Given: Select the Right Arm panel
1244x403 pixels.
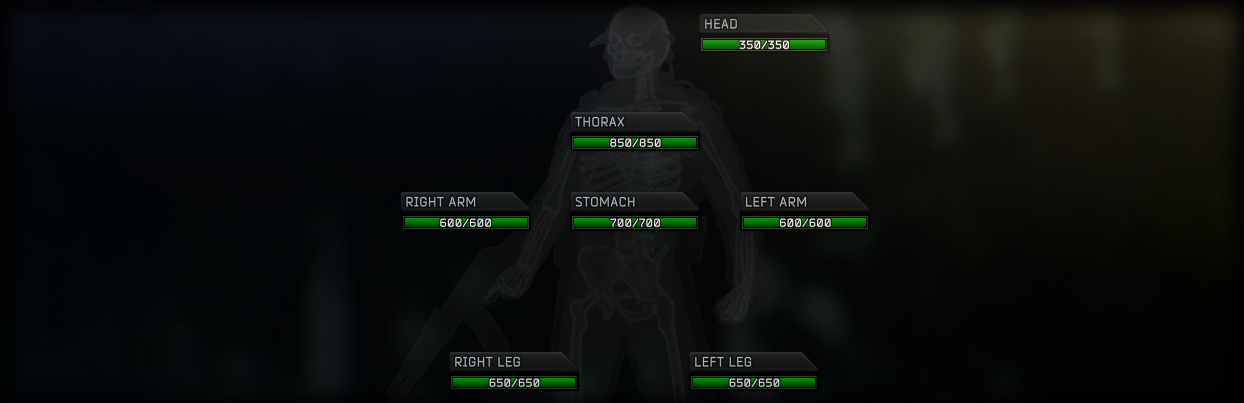Looking at the screenshot, I should pos(465,213).
